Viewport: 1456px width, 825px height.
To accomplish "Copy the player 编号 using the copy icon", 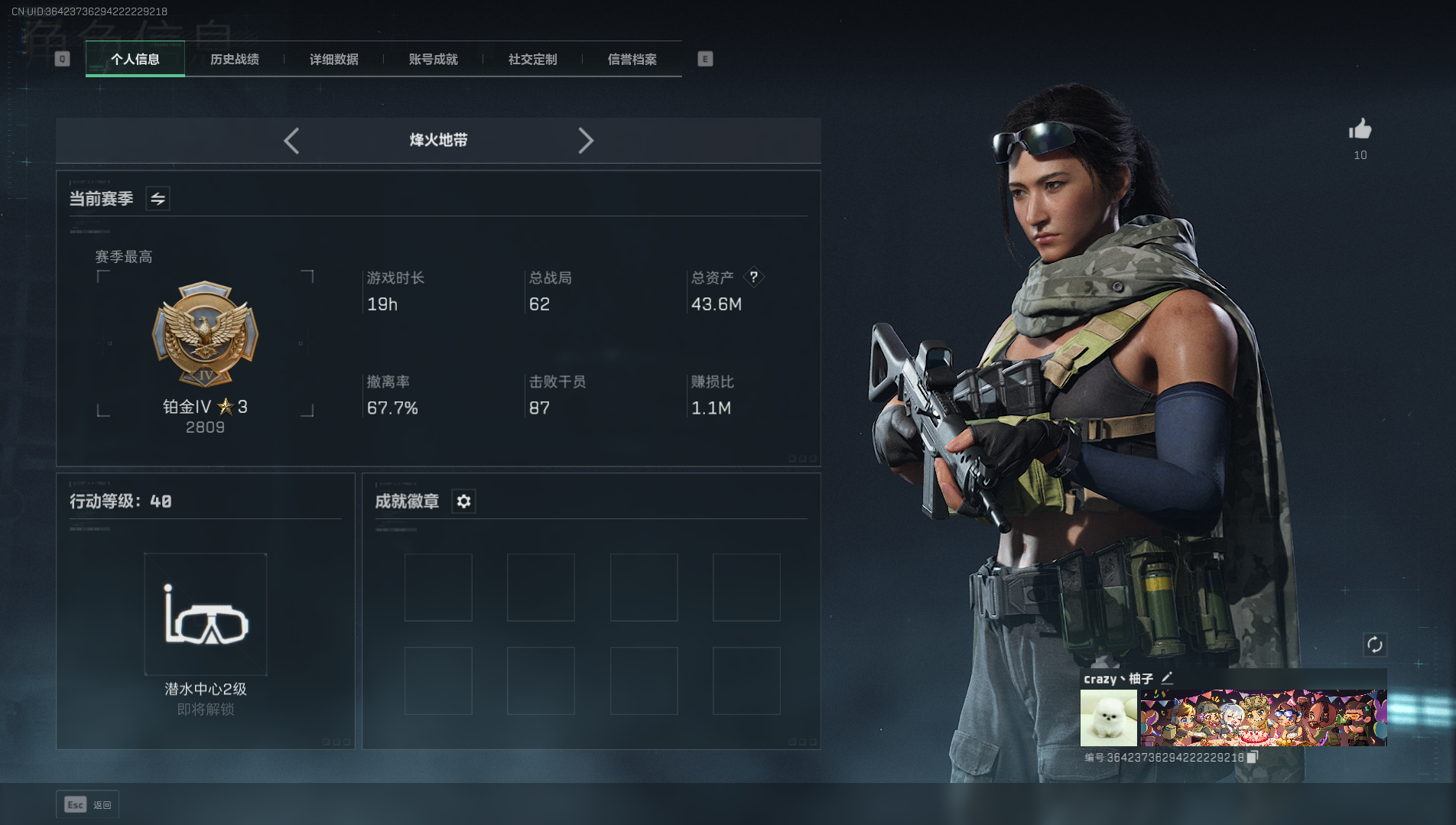I will click(1252, 757).
